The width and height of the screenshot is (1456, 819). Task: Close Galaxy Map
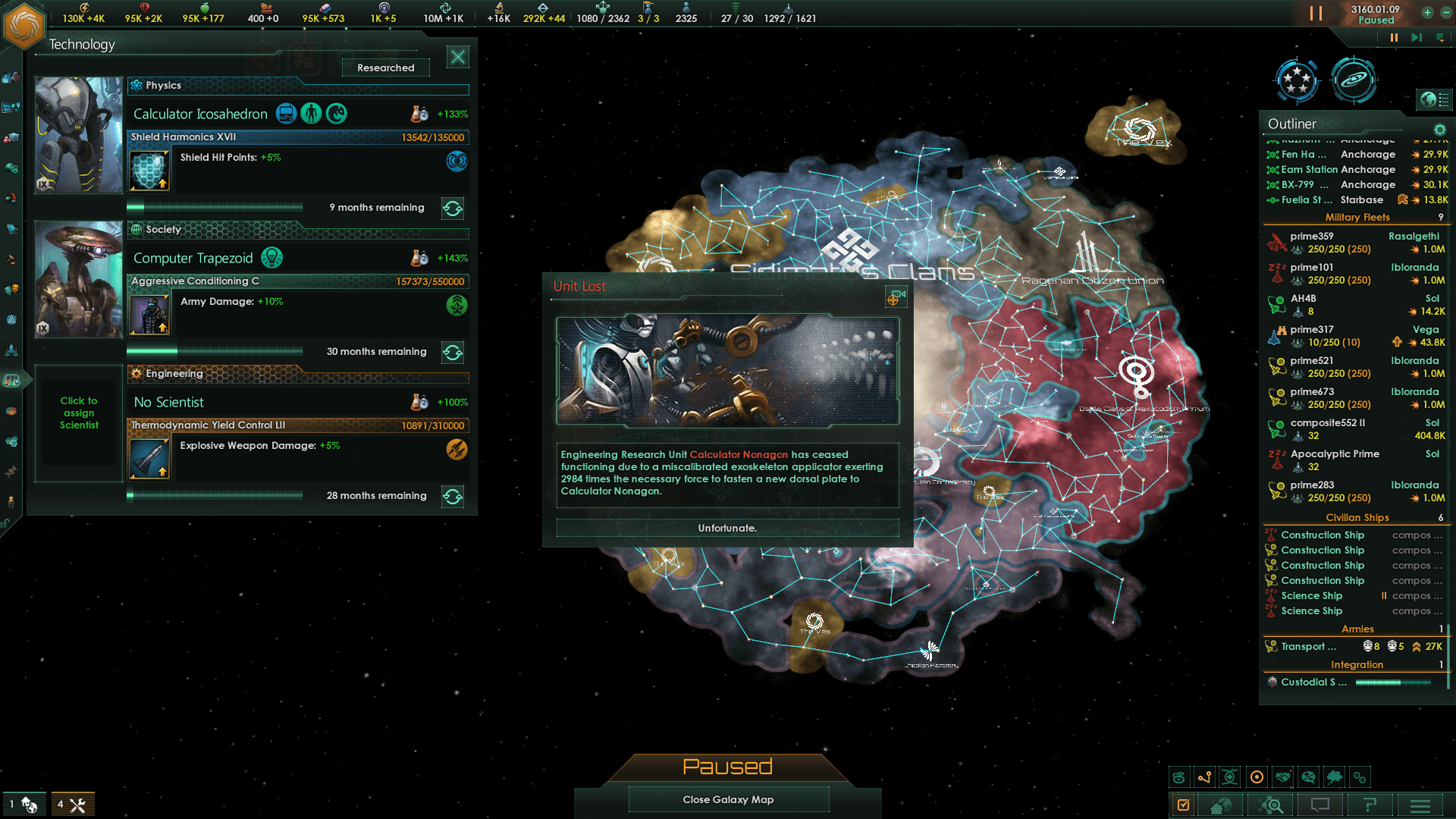click(728, 799)
